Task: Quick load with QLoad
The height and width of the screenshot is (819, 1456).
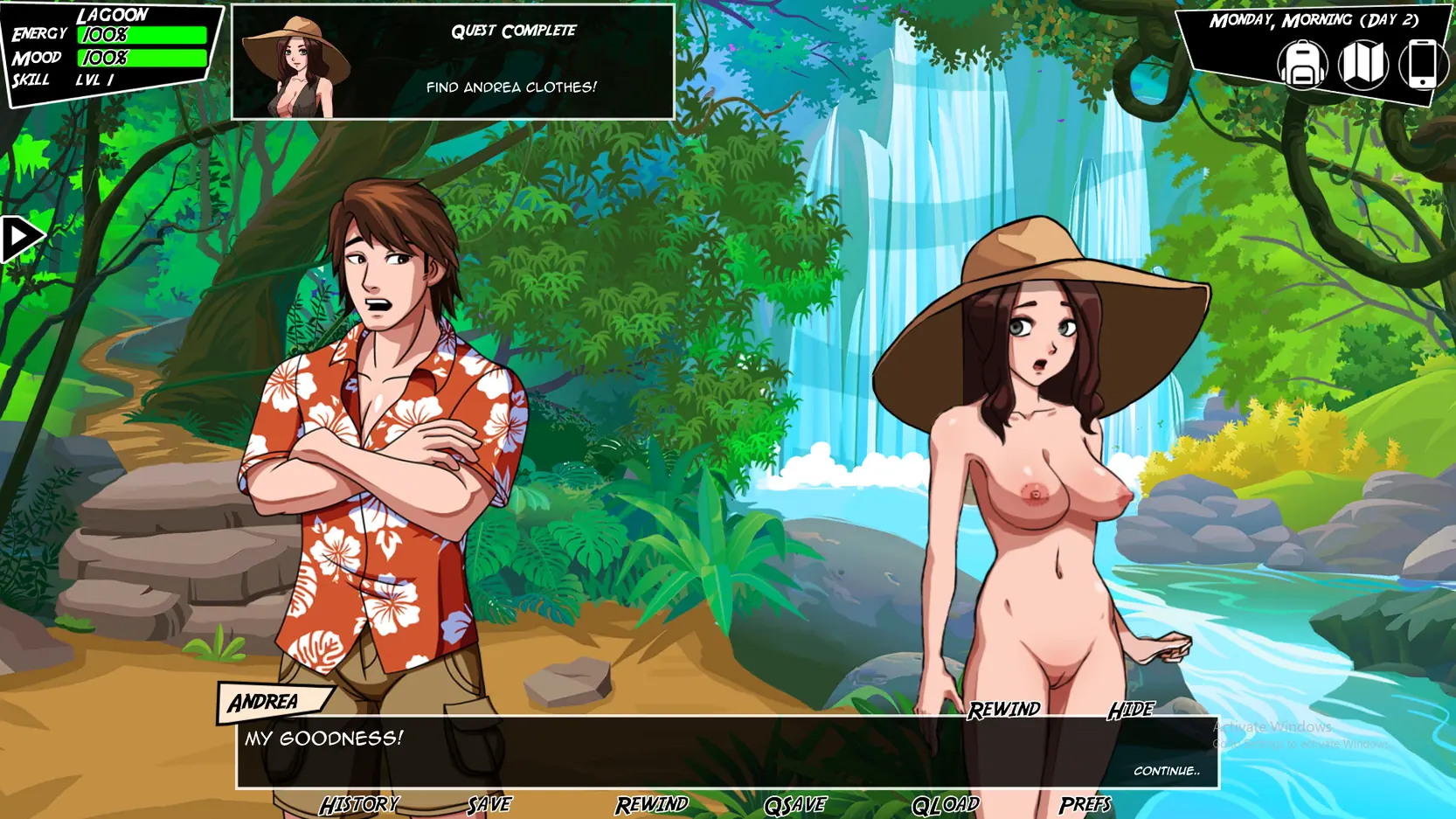Action: click(x=945, y=804)
